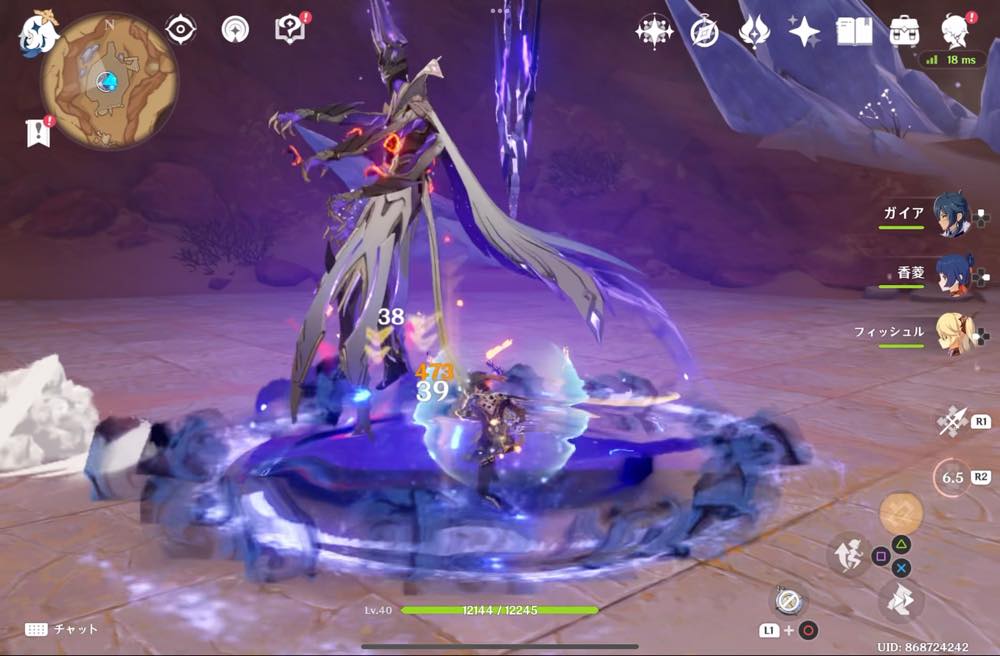
Task: Switch to party member フィッシュル
Action: [951, 335]
